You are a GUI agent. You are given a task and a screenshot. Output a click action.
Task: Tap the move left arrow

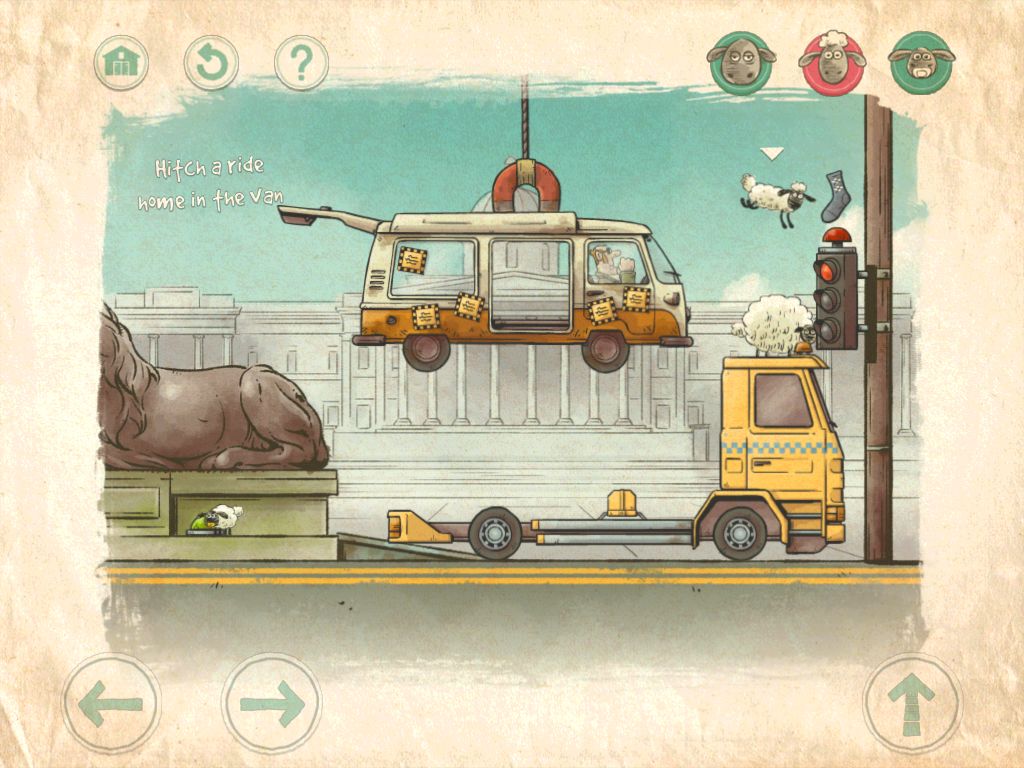coord(111,703)
